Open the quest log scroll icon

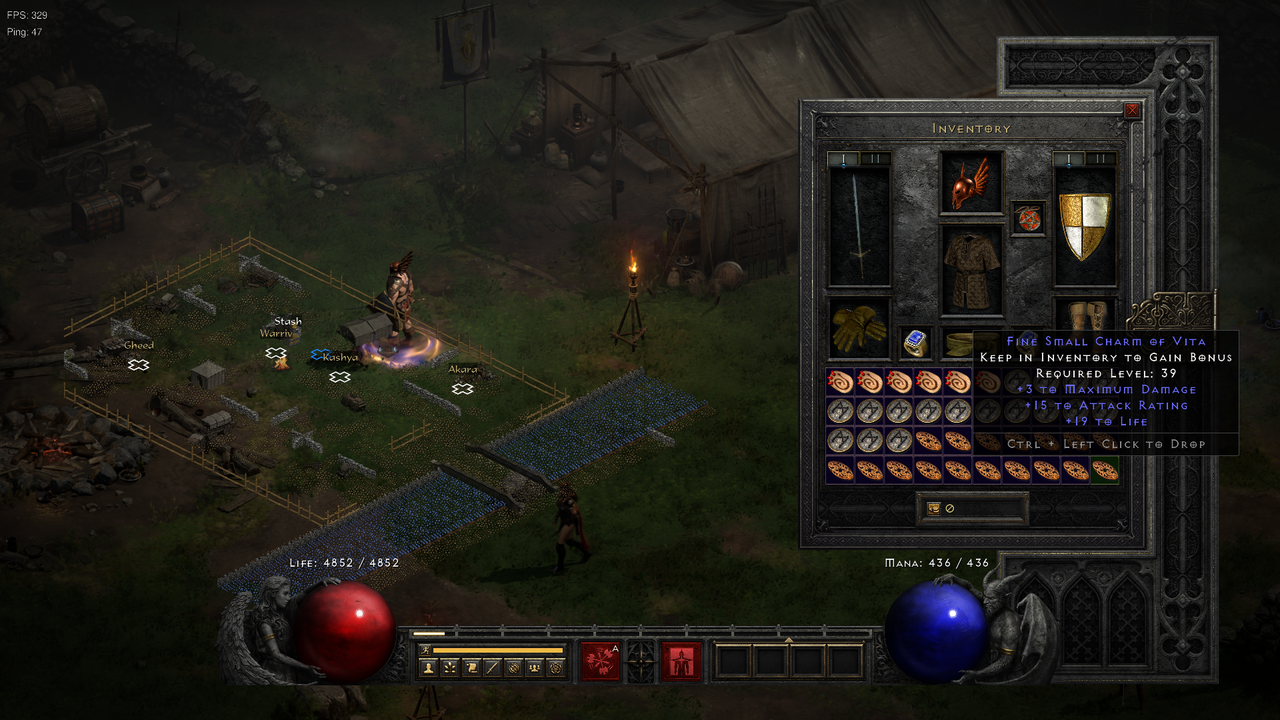[472, 667]
